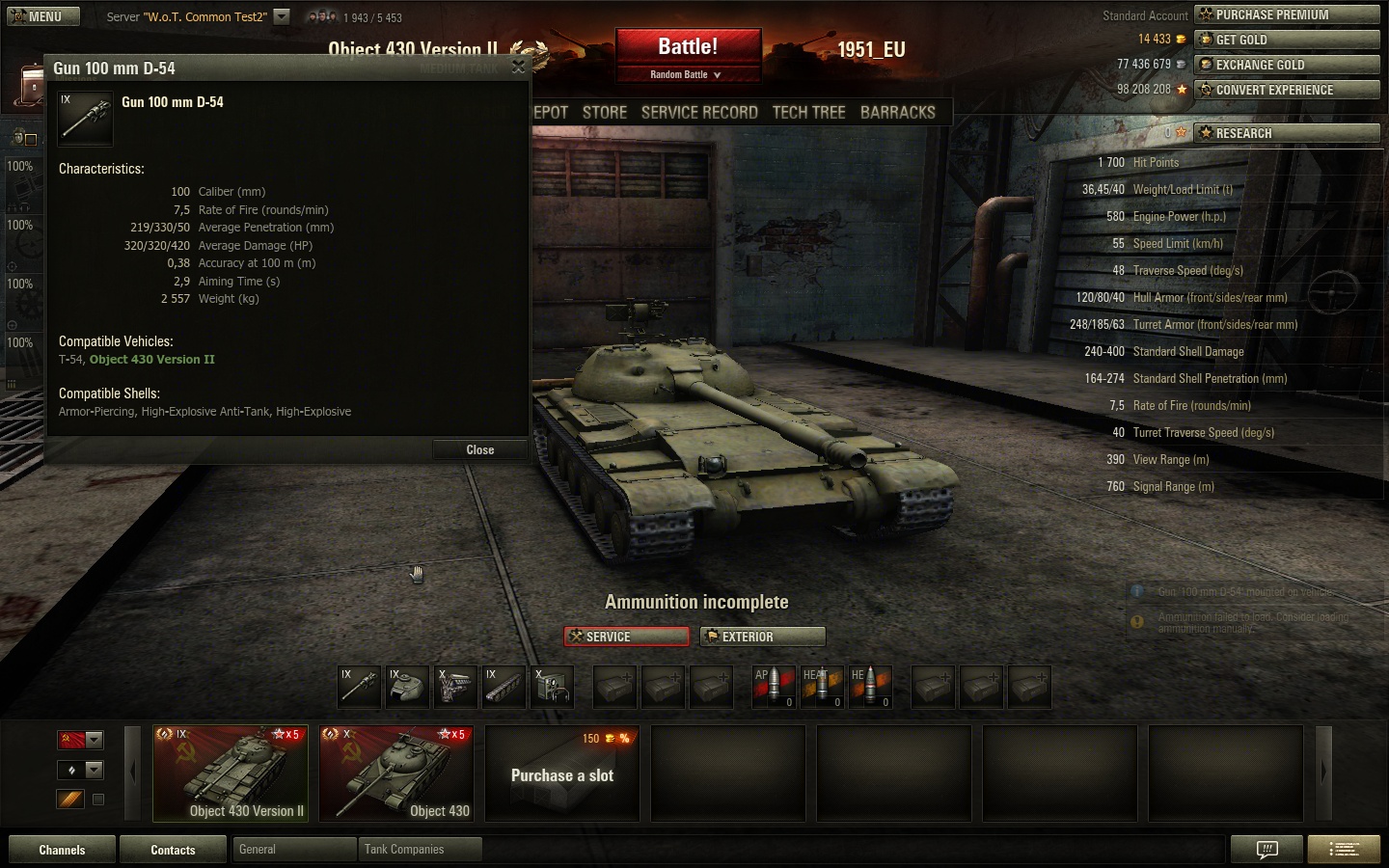Viewport: 1389px width, 868px height.
Task: Open the Exterior customization
Action: point(762,637)
